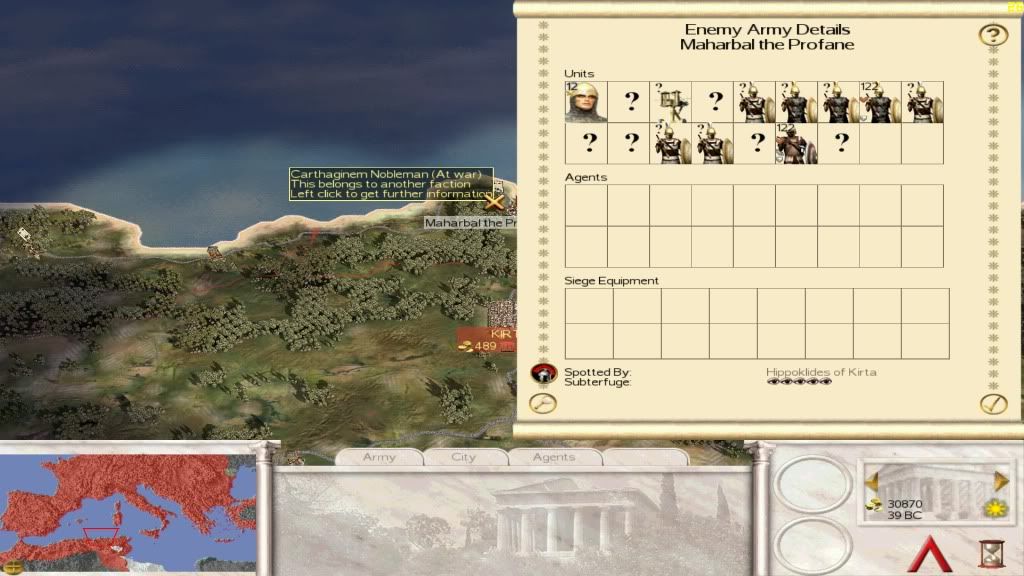Click the campaign minimap
Image resolution: width=1024 pixels, height=576 pixels.
coord(128,510)
